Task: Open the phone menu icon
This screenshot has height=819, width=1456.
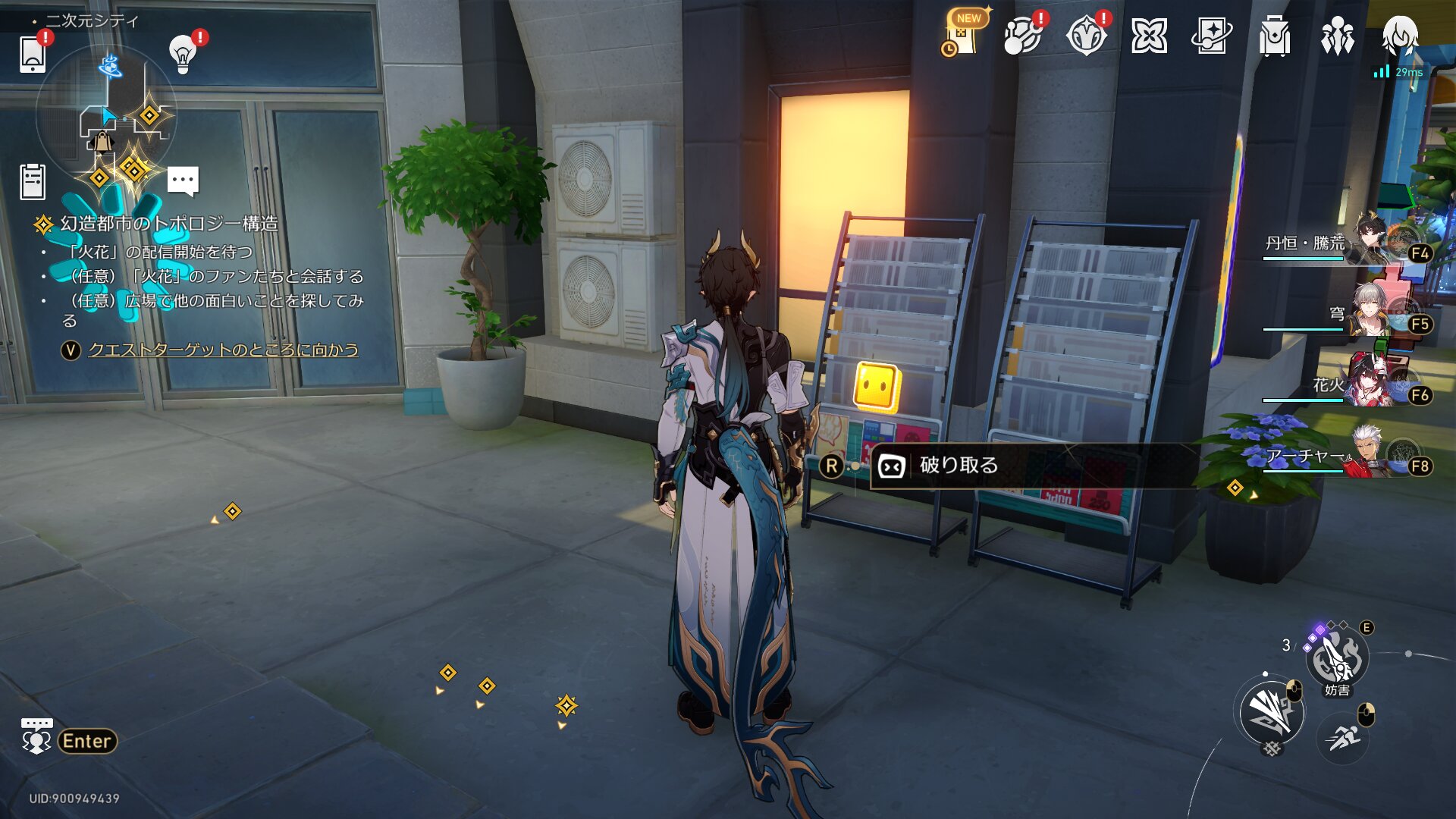Action: pyautogui.click(x=33, y=54)
